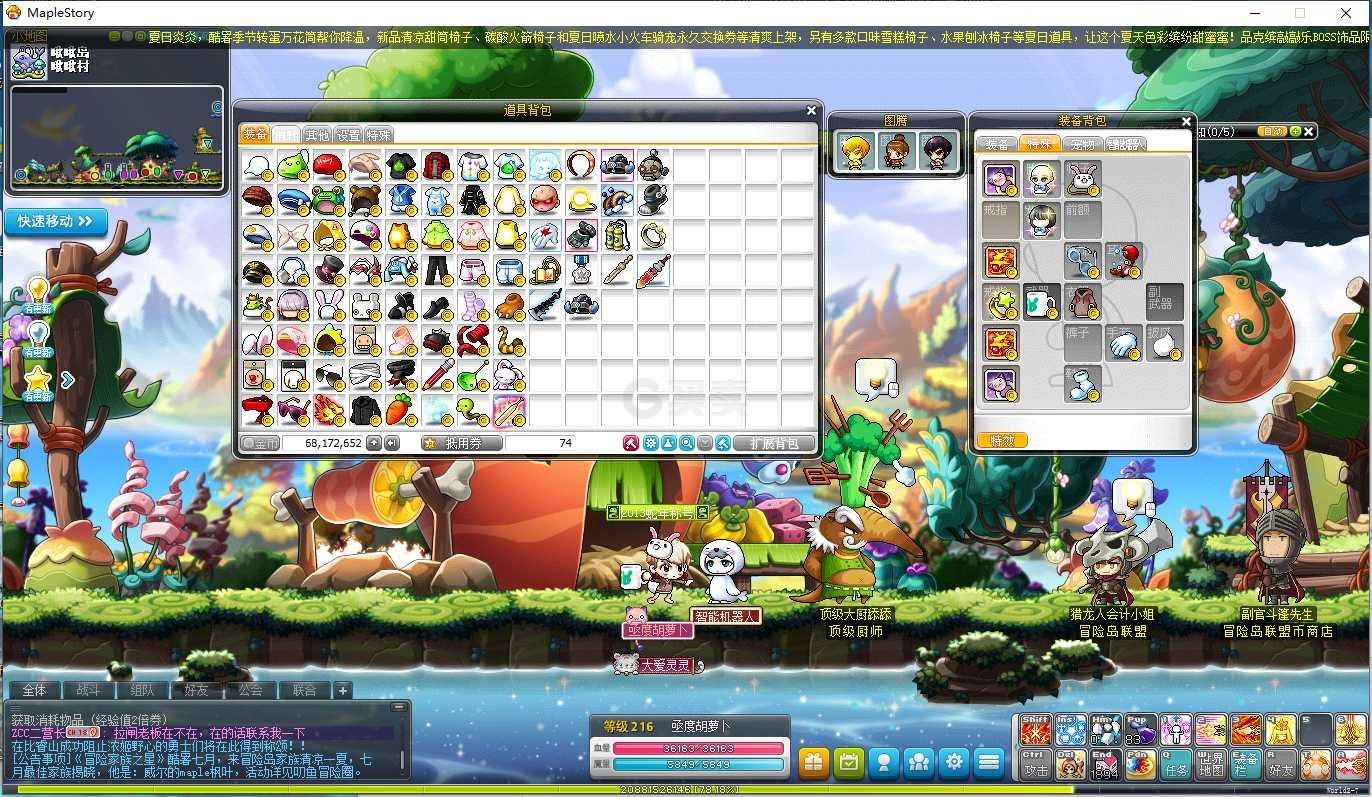Select the equipped white gloves slot
The height and width of the screenshot is (797, 1372).
1124,342
